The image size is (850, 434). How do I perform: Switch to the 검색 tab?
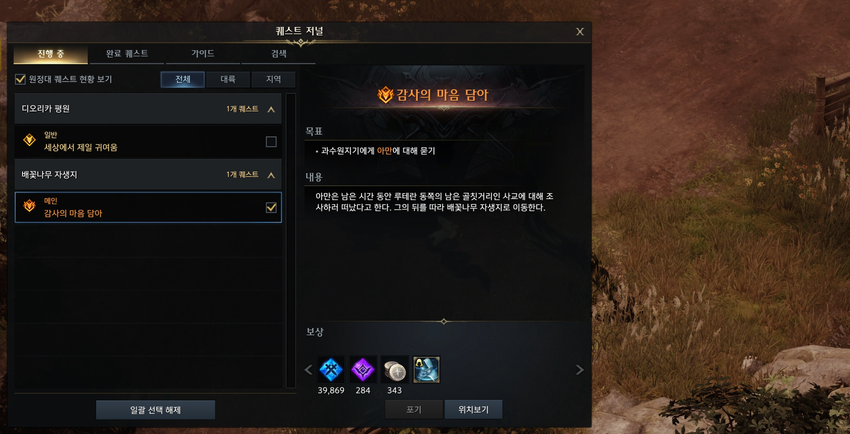click(278, 53)
